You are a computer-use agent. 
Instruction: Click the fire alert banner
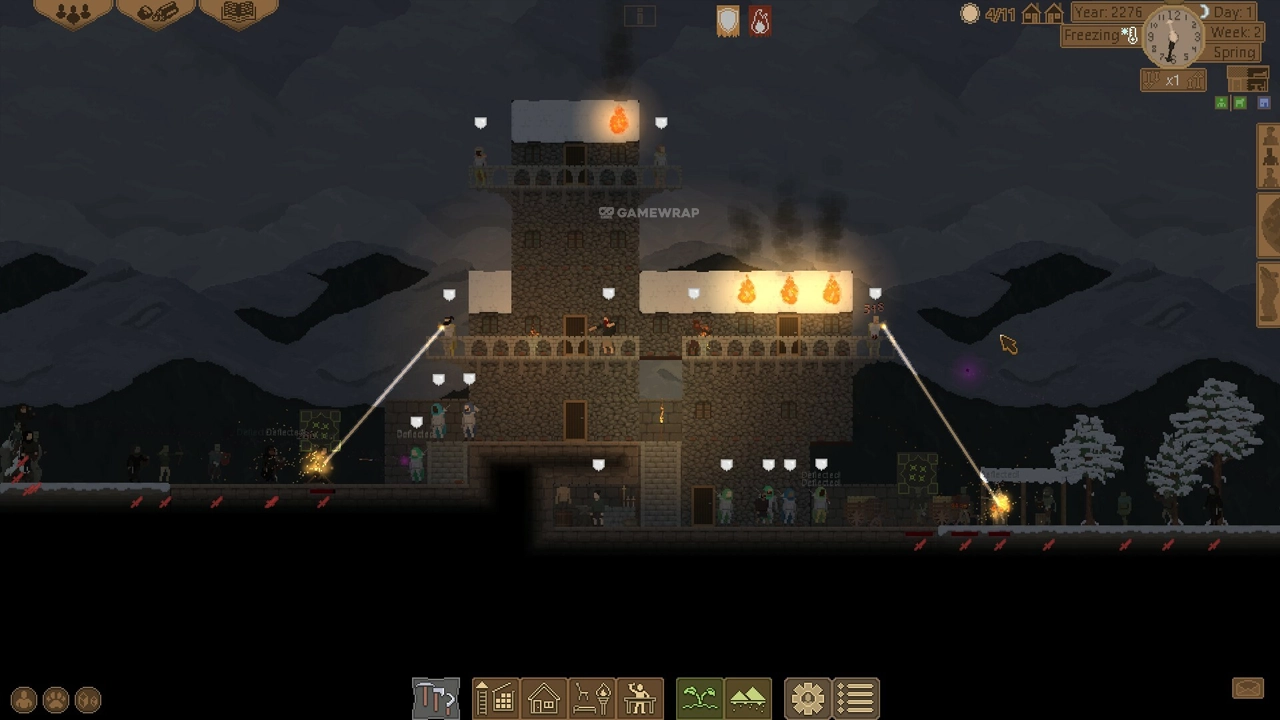tap(760, 21)
